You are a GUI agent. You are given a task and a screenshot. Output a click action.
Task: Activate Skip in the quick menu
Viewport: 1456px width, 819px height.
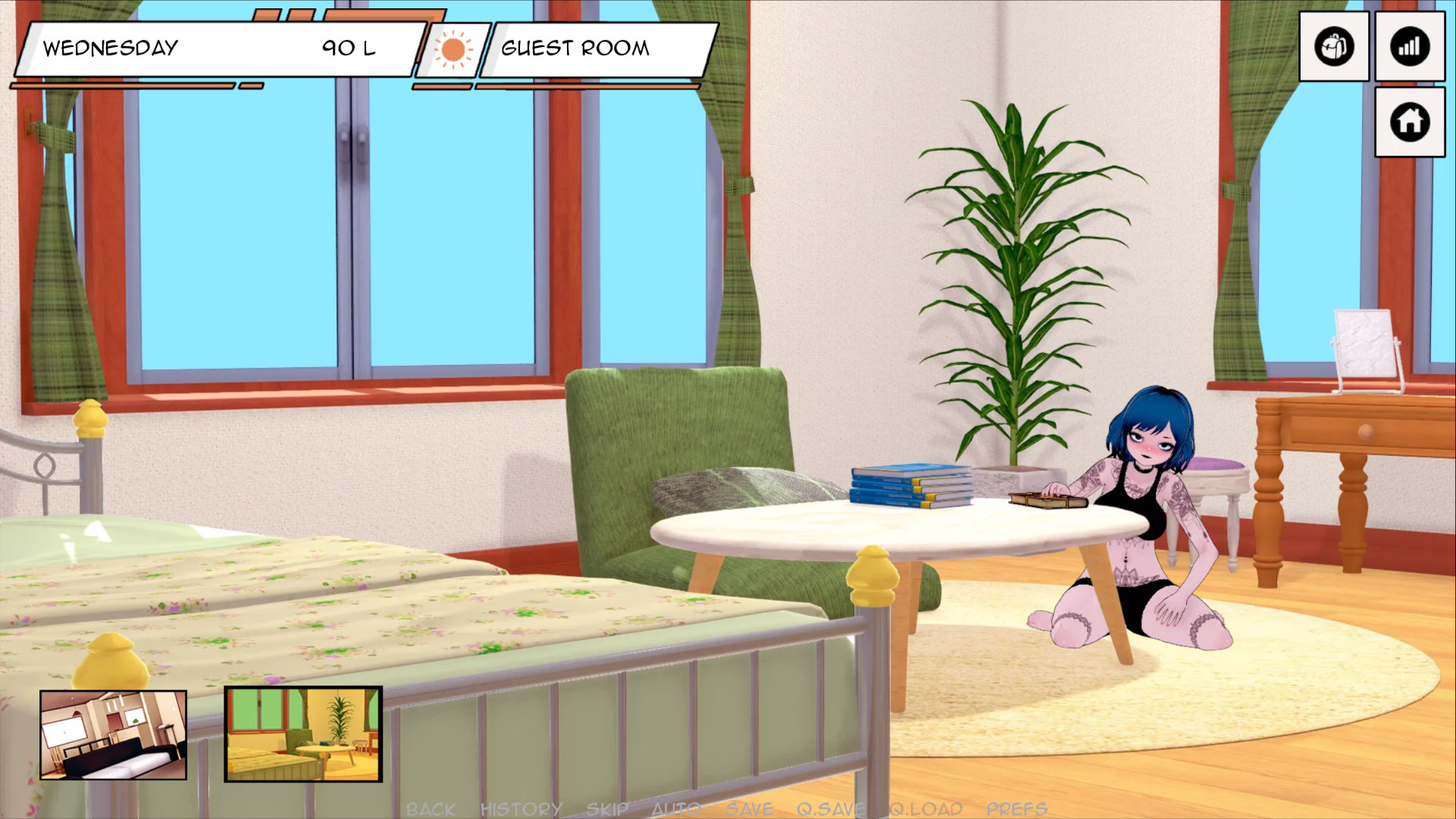(x=607, y=809)
